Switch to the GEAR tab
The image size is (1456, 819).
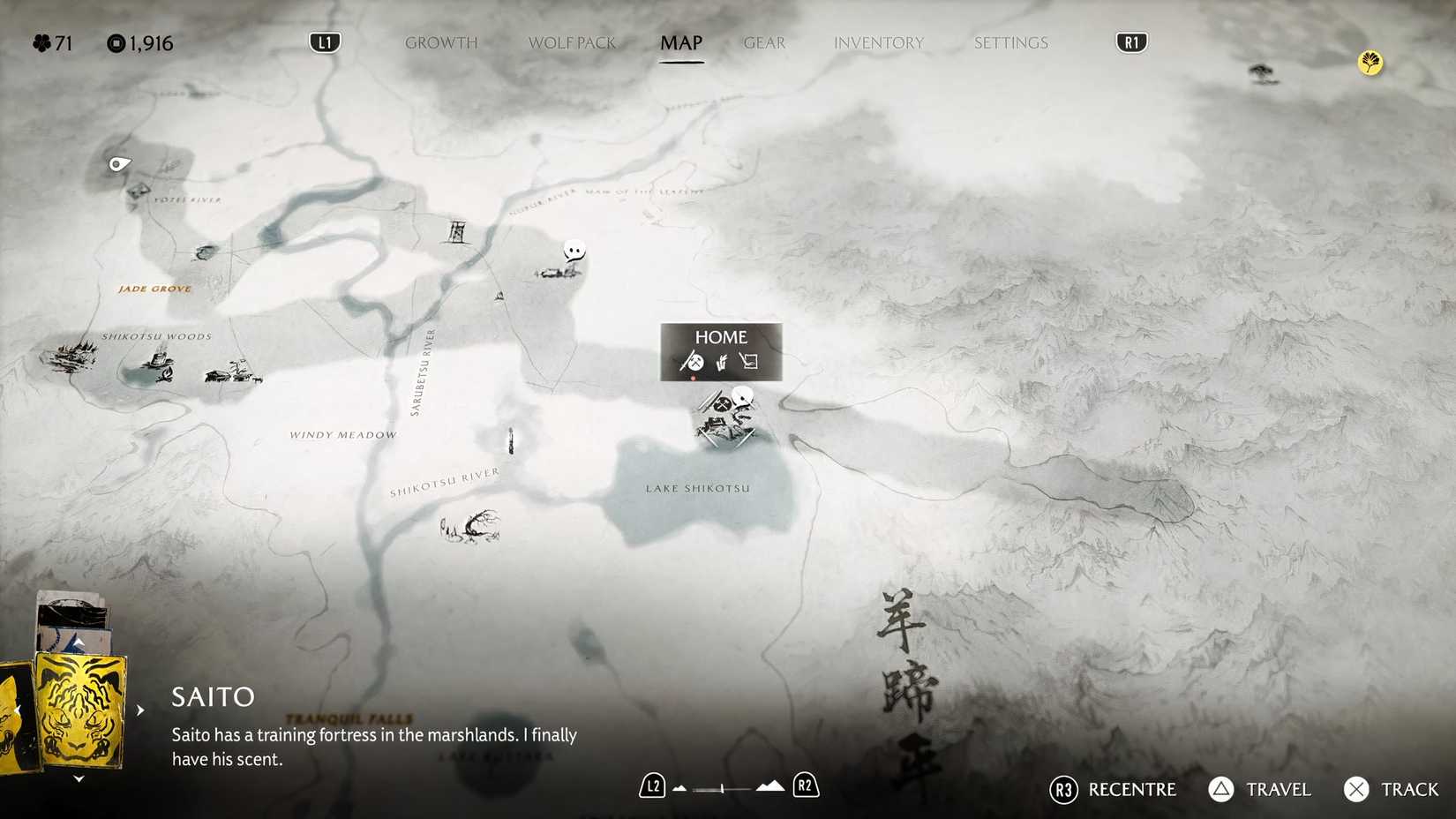point(763,42)
